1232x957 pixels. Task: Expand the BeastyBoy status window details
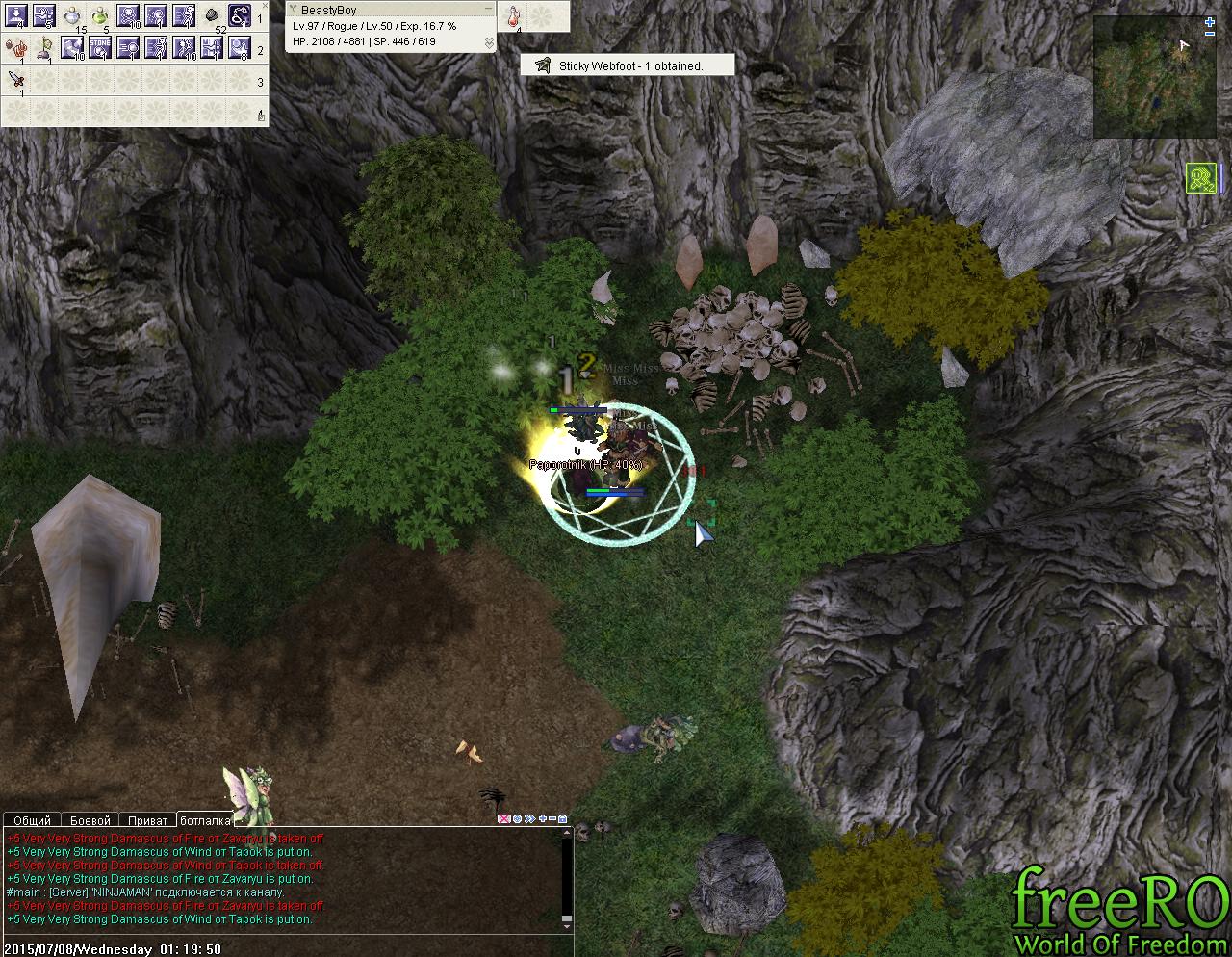point(489,42)
